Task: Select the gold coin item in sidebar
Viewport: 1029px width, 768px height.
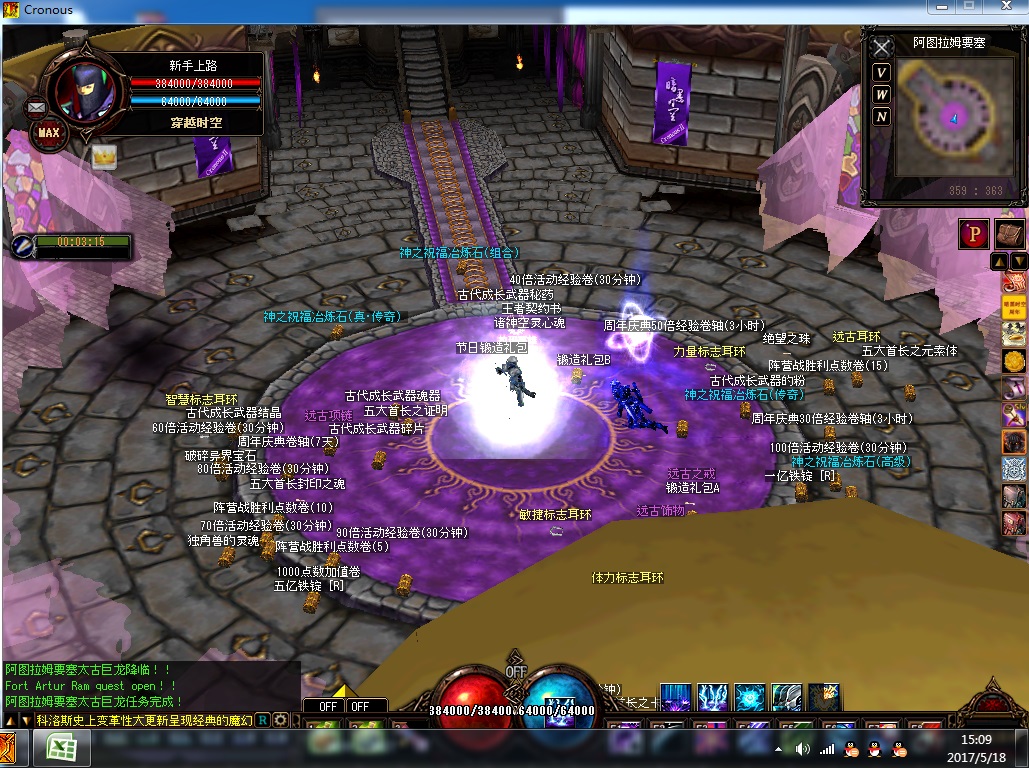Action: coord(1014,360)
